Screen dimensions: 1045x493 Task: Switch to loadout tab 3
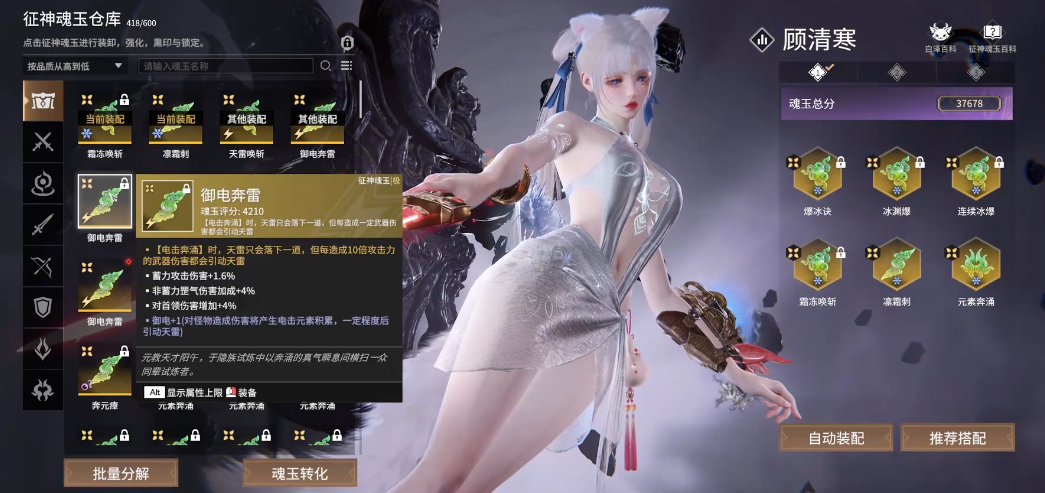pyautogui.click(x=974, y=72)
